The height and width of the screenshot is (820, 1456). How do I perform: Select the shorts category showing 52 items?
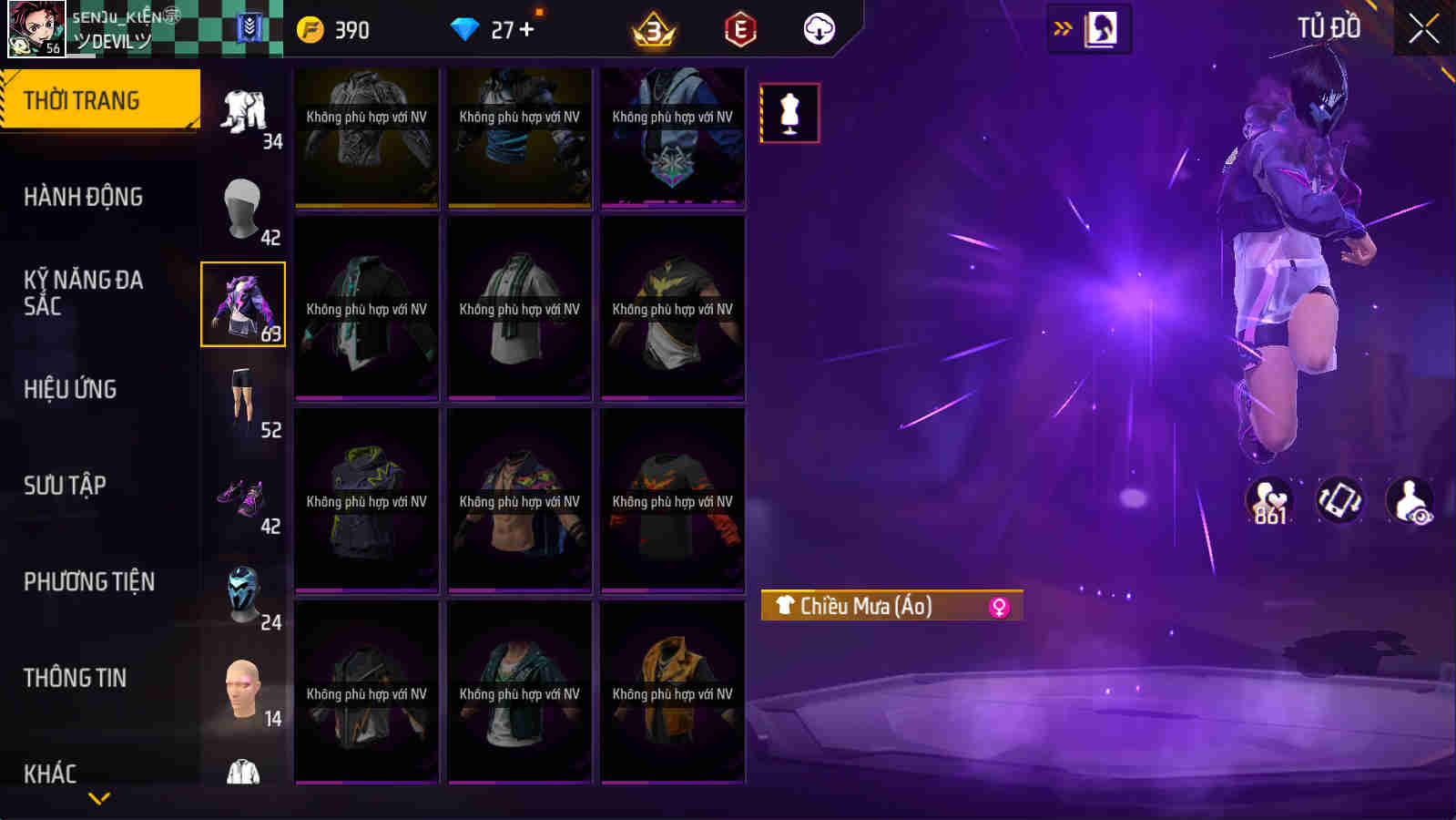click(x=242, y=401)
